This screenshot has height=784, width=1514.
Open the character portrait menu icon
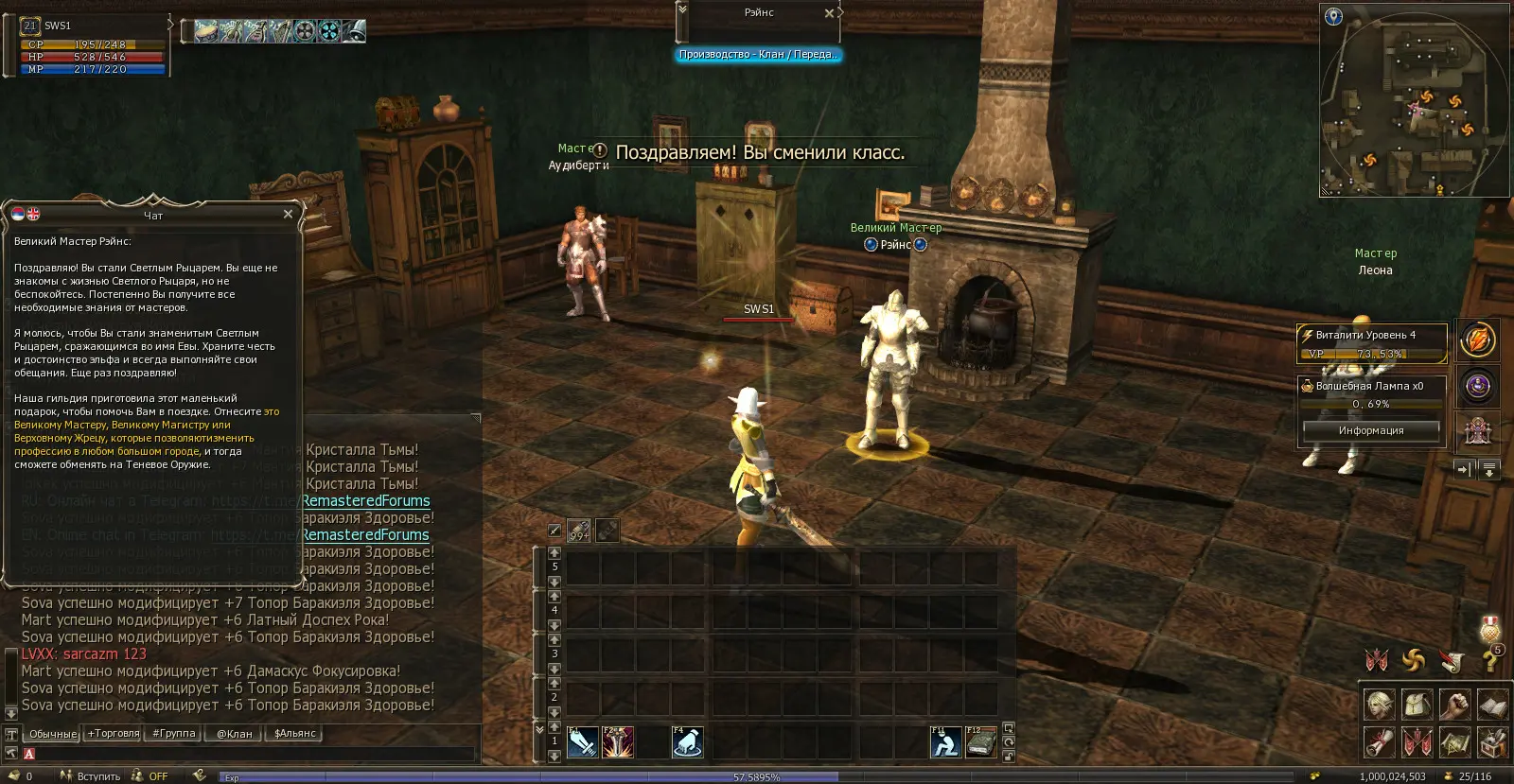pos(1380,705)
